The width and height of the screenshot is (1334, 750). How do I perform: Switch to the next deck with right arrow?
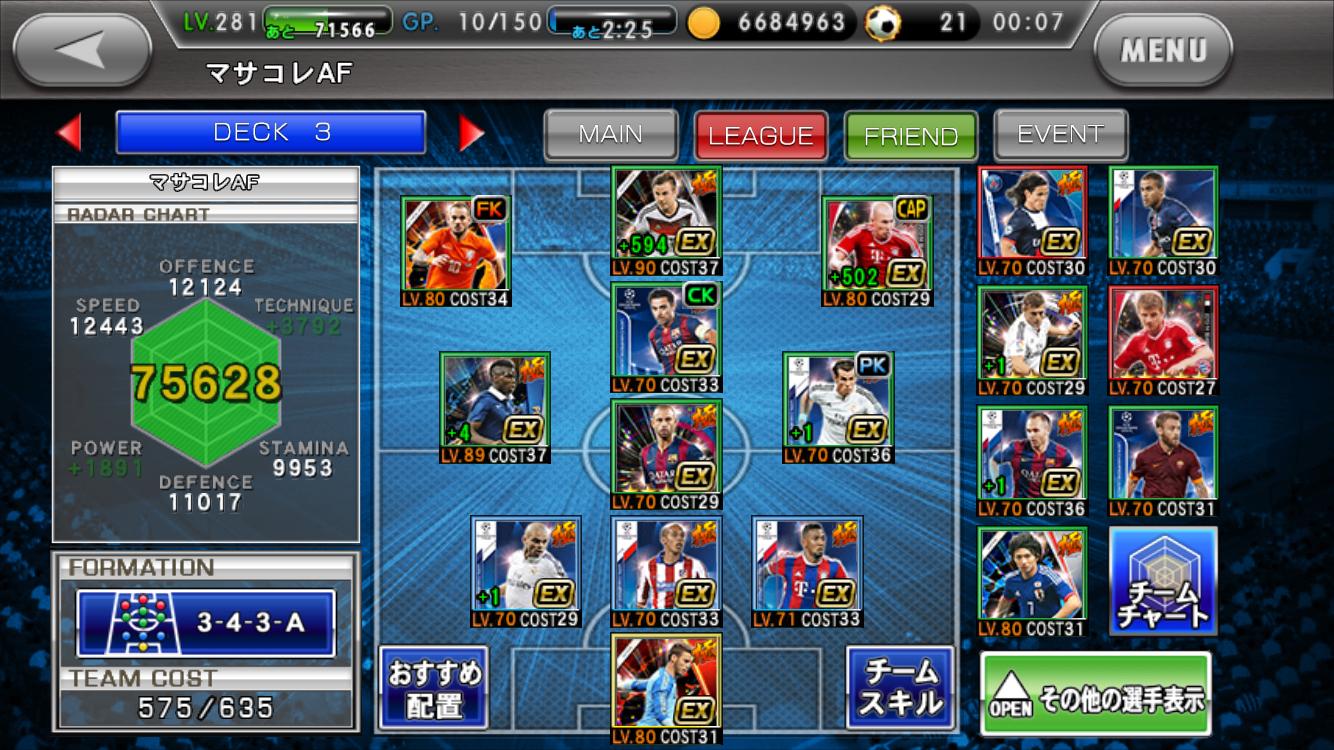tap(471, 133)
